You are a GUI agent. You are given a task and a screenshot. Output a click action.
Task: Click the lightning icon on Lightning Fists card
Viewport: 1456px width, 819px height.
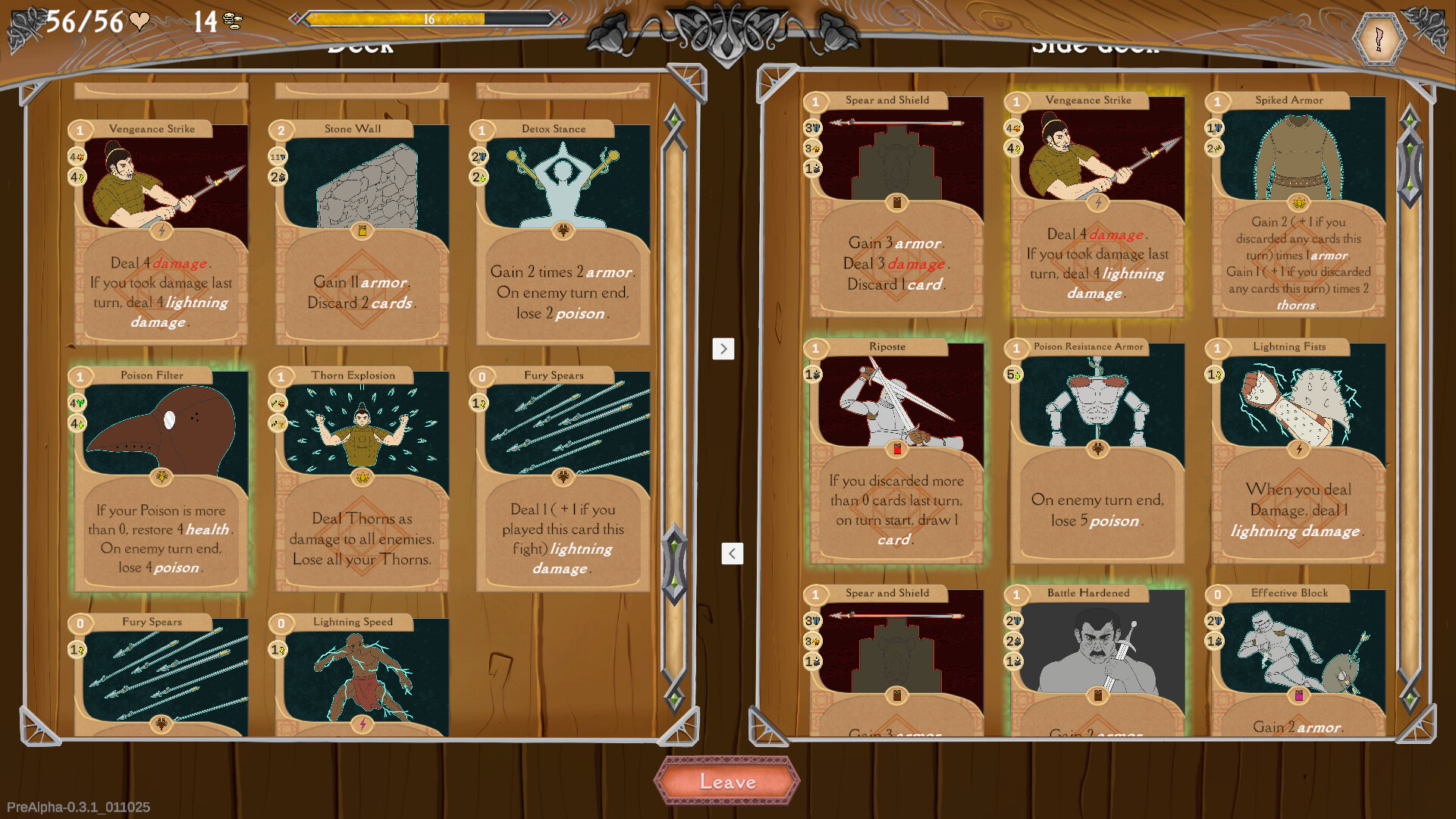pos(1298,450)
